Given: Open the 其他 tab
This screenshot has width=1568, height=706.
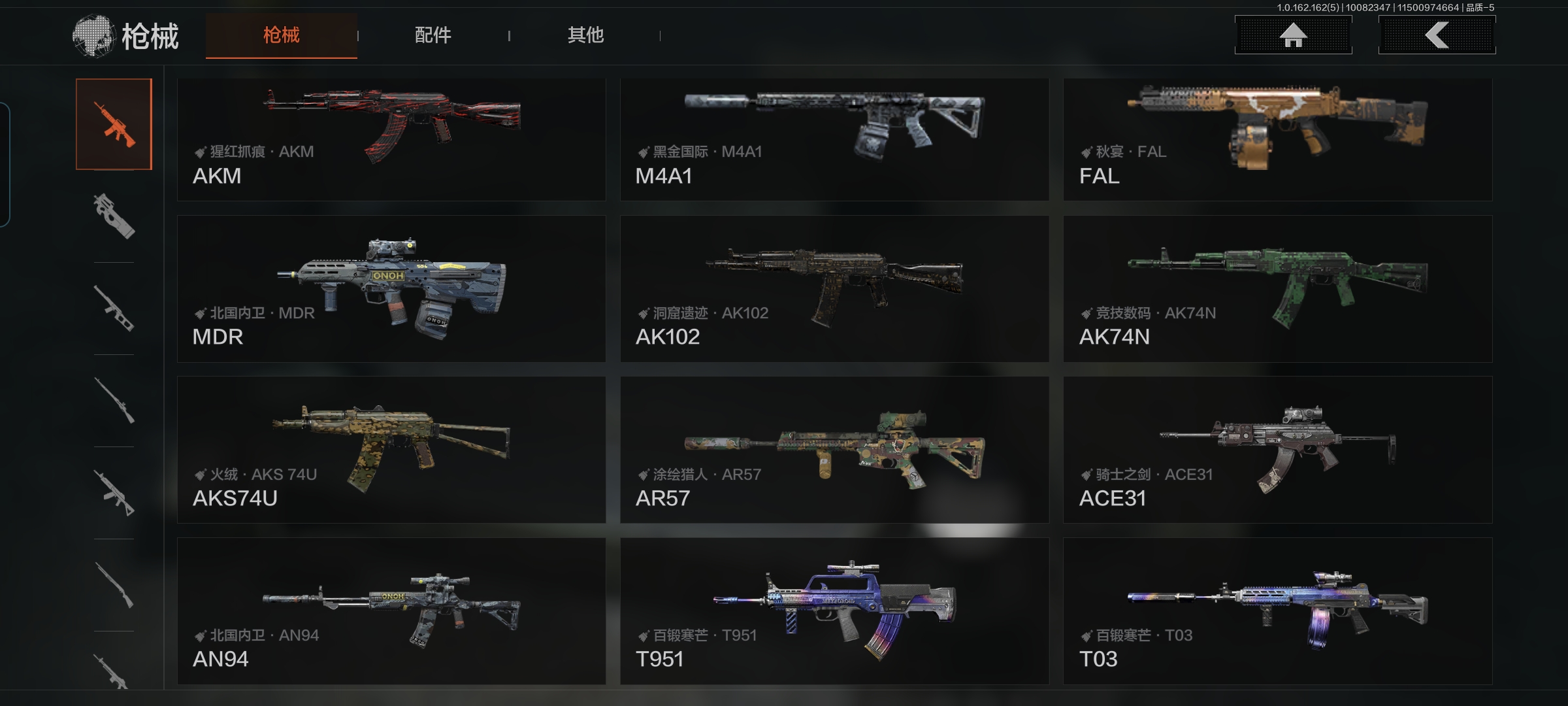Looking at the screenshot, I should point(585,35).
